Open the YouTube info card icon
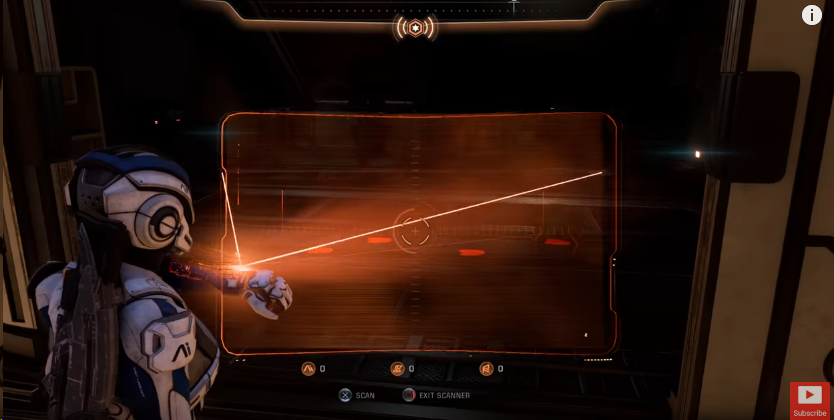The height and width of the screenshot is (420, 834). click(812, 15)
